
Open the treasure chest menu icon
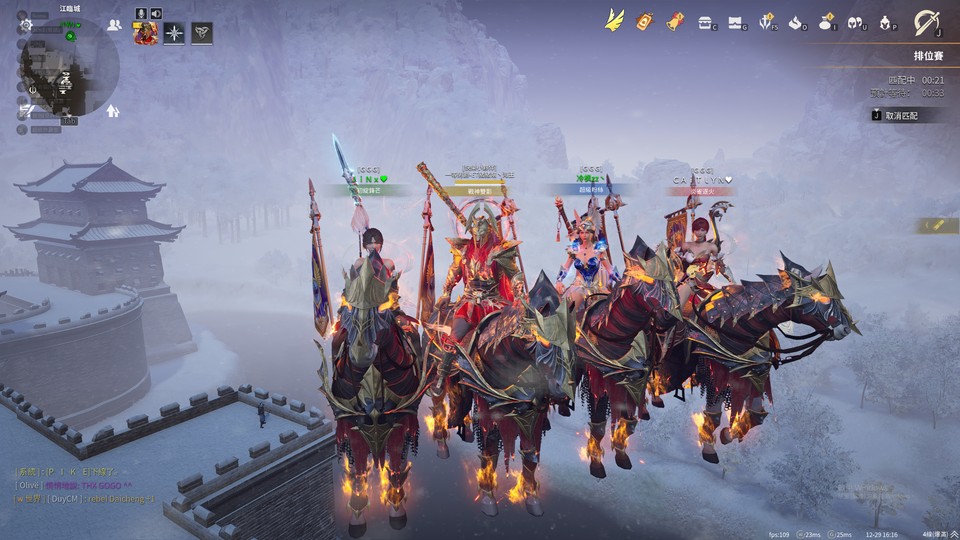(x=706, y=21)
